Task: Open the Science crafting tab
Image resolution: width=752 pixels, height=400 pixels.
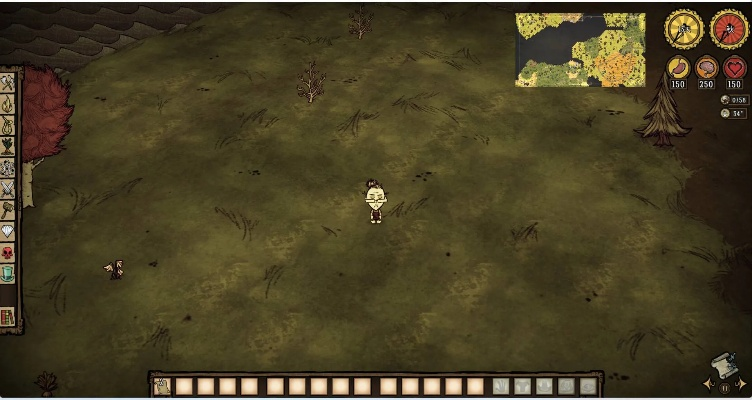Action: point(8,167)
